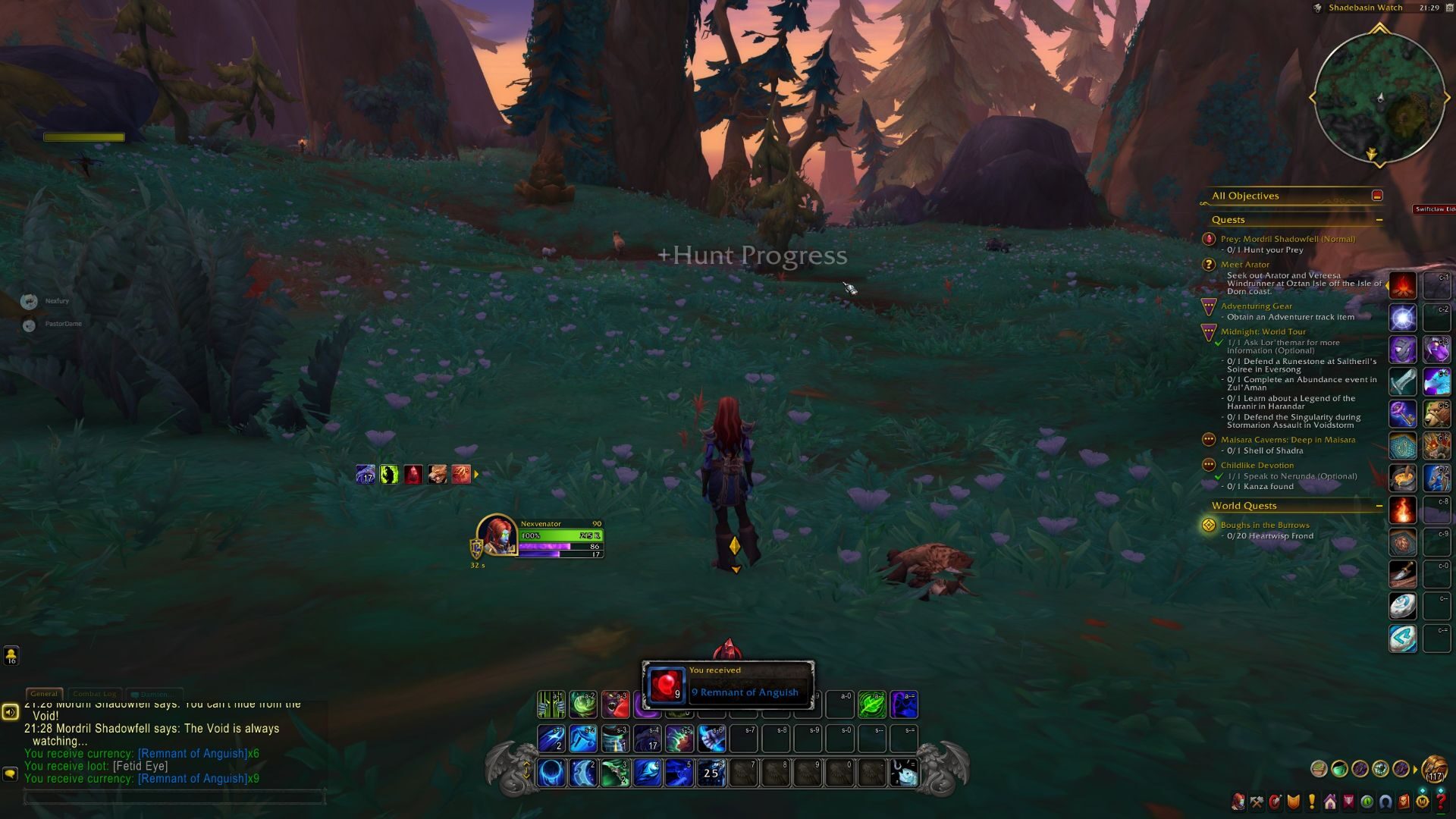This screenshot has height=819, width=1456.
Task: Expand the target buffs with the yellow arrow
Action: [x=477, y=475]
